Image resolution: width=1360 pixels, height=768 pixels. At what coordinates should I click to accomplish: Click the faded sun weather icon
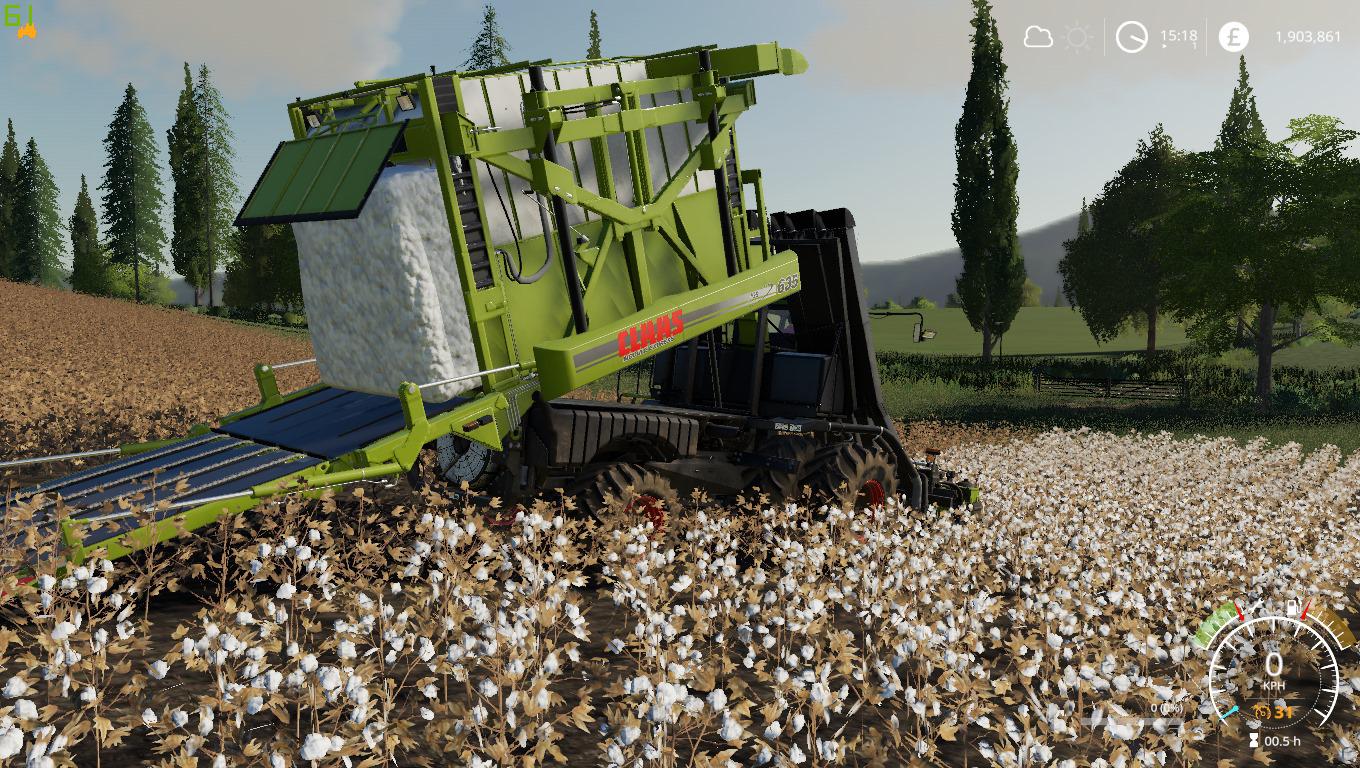[x=1078, y=37]
